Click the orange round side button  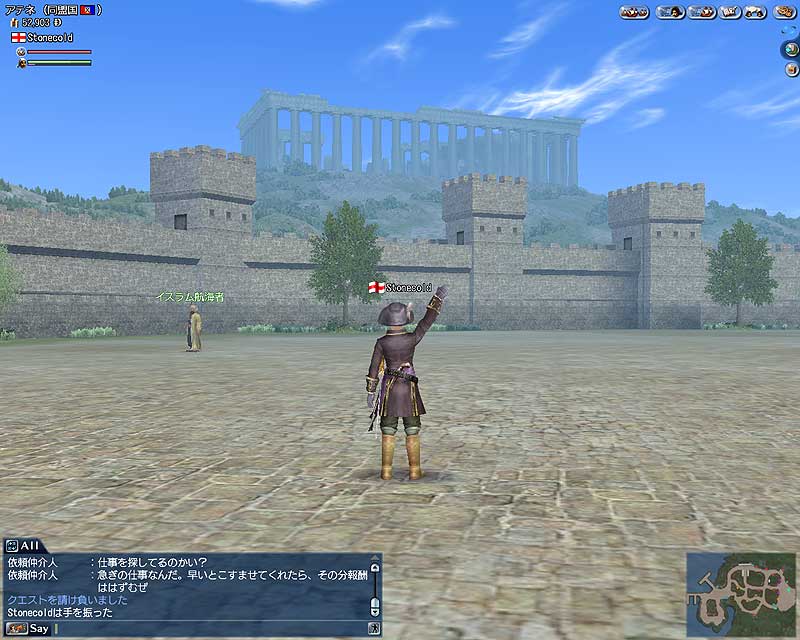(789, 68)
